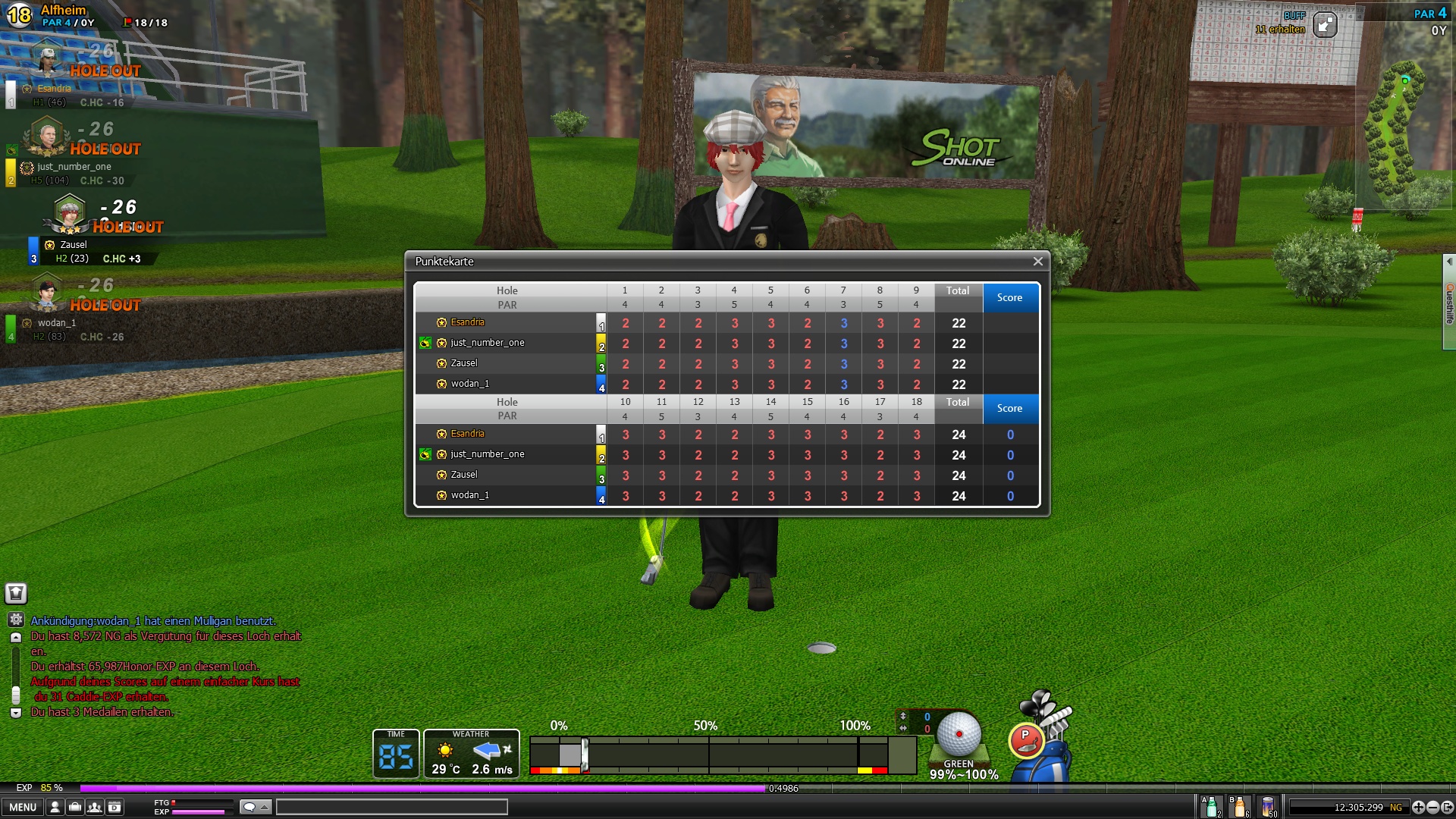This screenshot has width=1456, height=819.
Task: Use the orange bottle item in slot B
Action: tap(1240, 807)
